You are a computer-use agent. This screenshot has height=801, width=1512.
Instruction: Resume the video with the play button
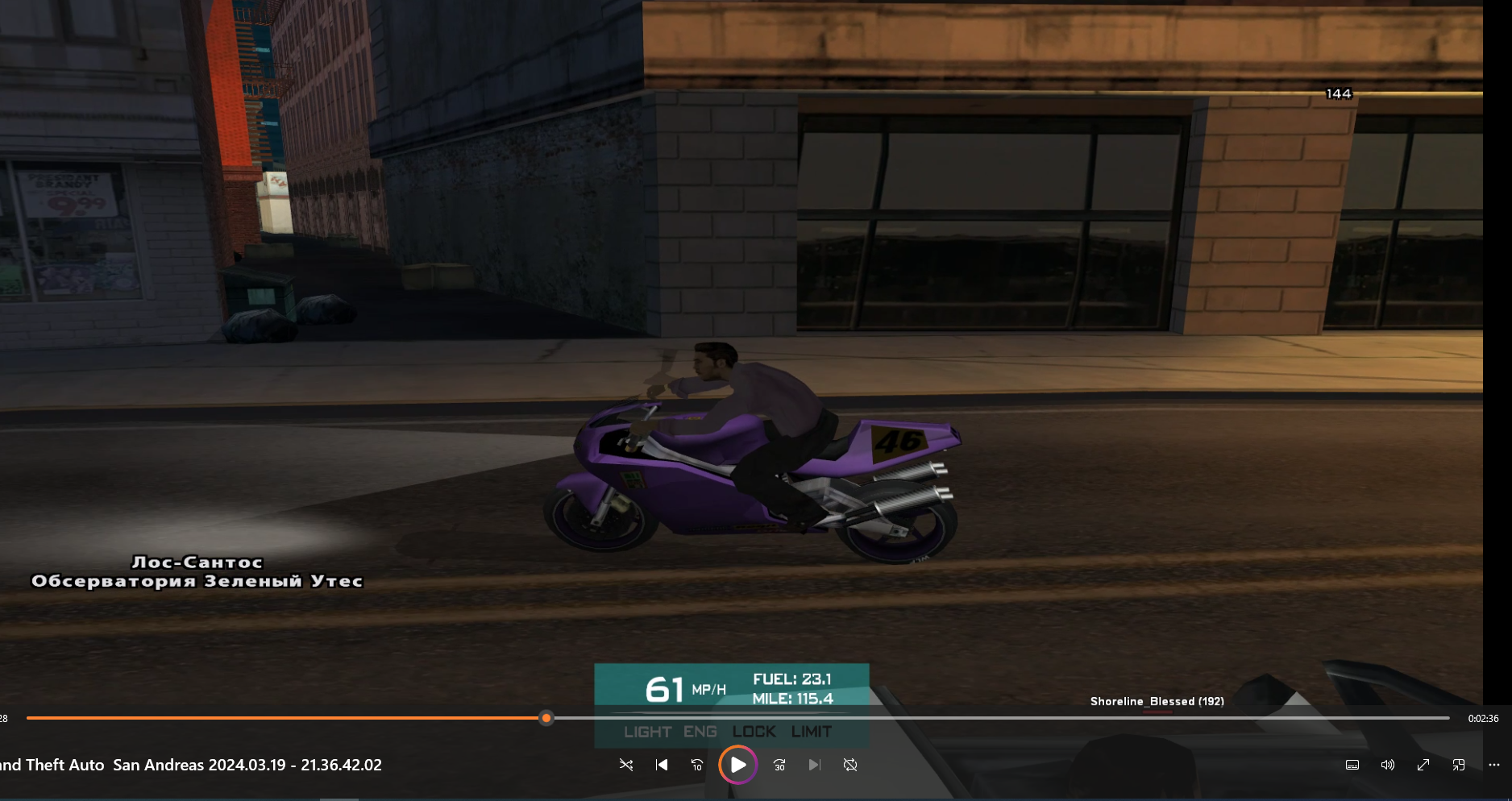[x=737, y=765]
